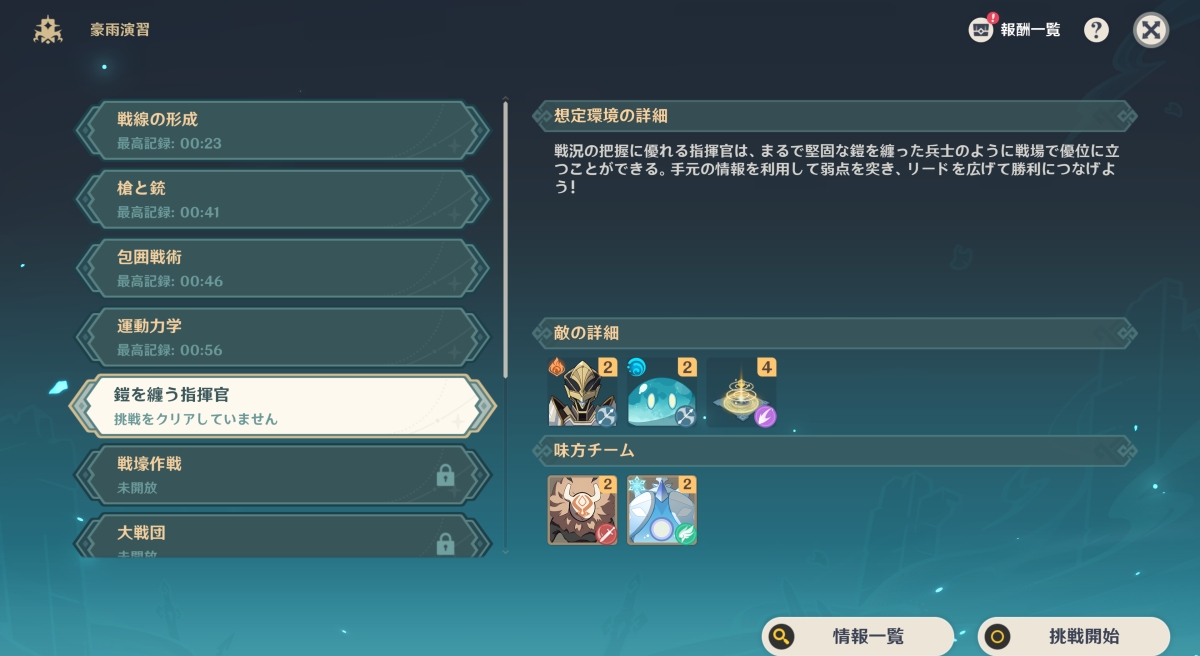View the masked hilichurl ally unit
1200x656 pixels.
click(x=582, y=510)
